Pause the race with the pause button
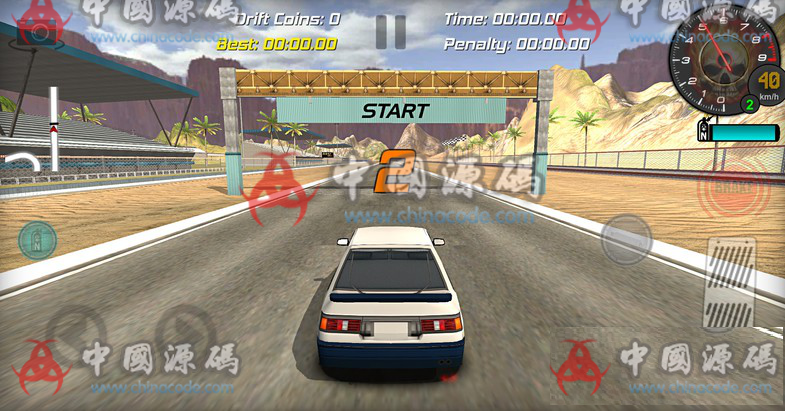Viewport: 785px width, 411px height. click(390, 31)
